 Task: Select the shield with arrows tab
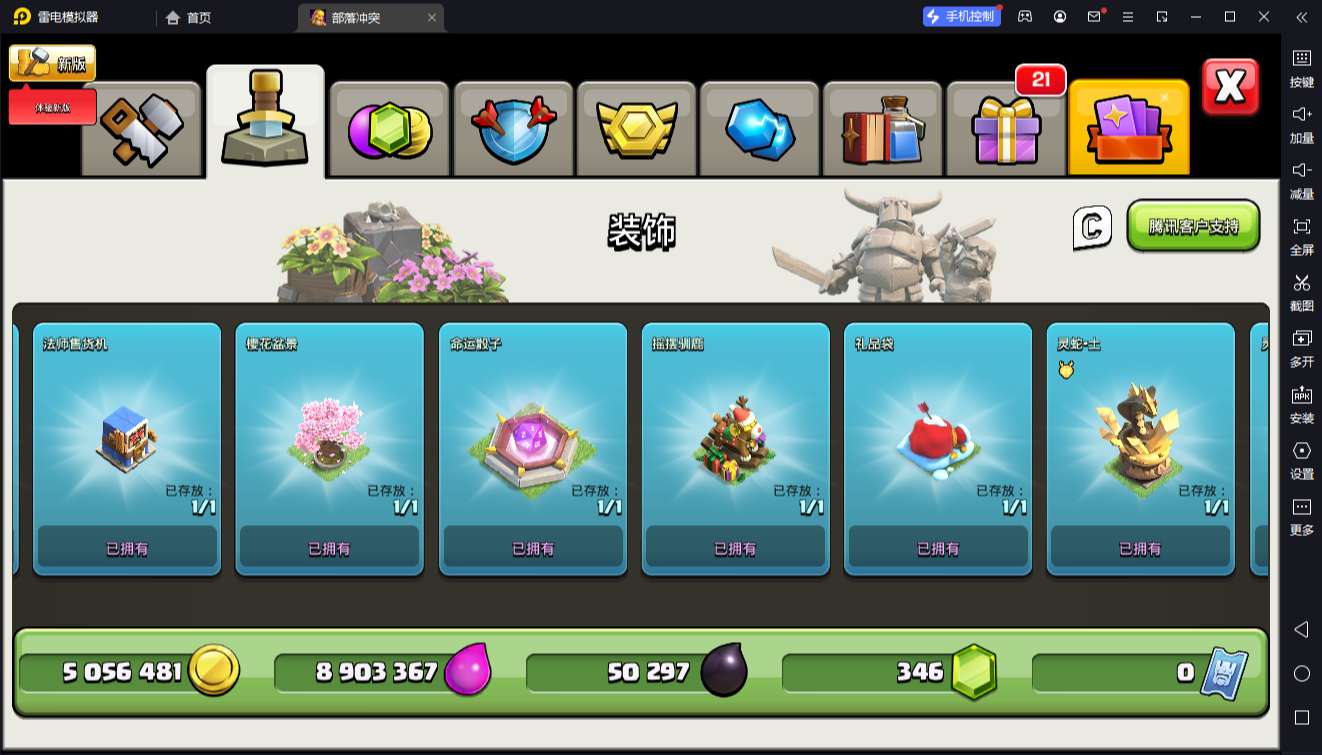pos(513,129)
